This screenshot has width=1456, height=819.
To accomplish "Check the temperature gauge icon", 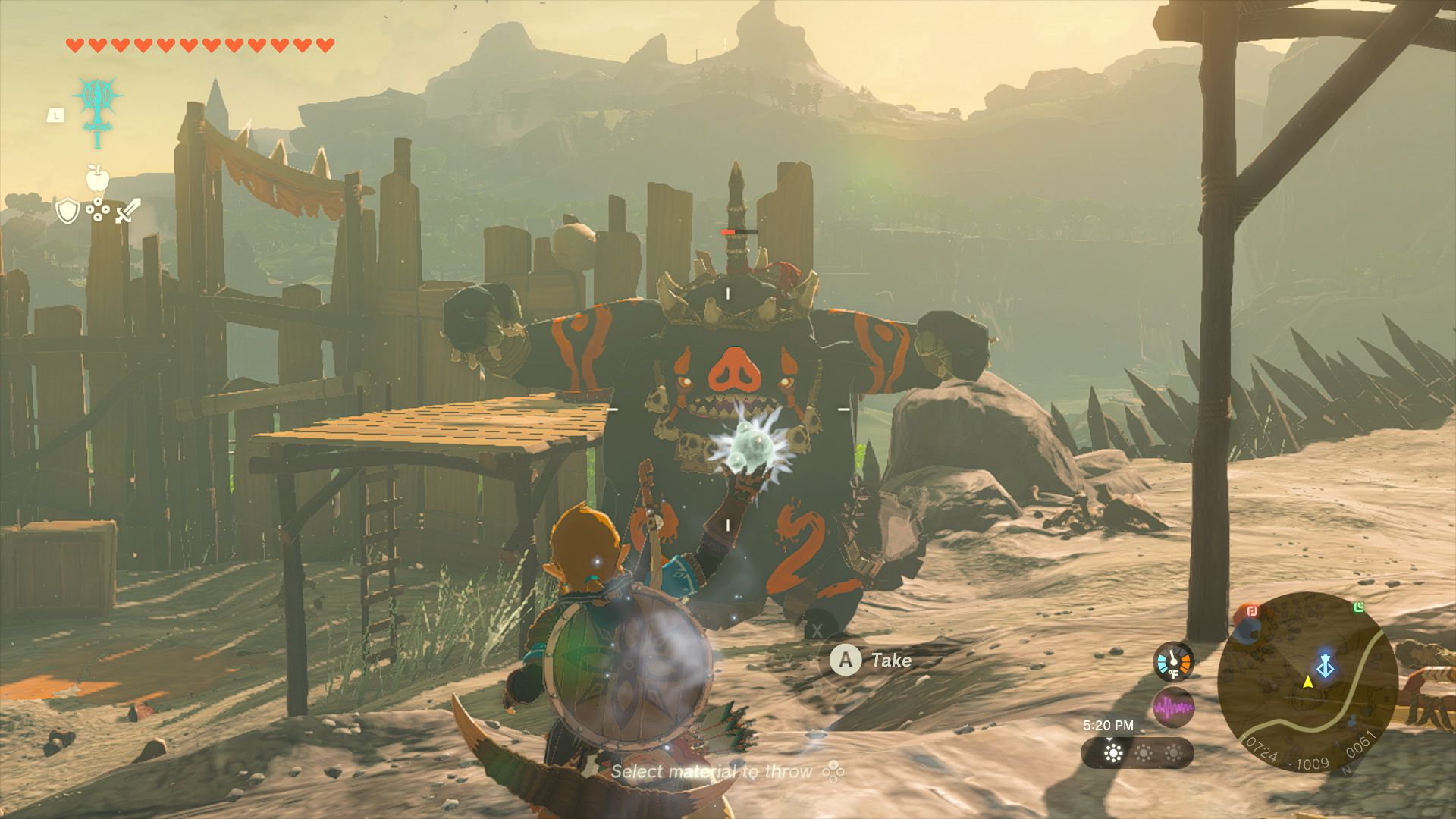I will 1173,662.
